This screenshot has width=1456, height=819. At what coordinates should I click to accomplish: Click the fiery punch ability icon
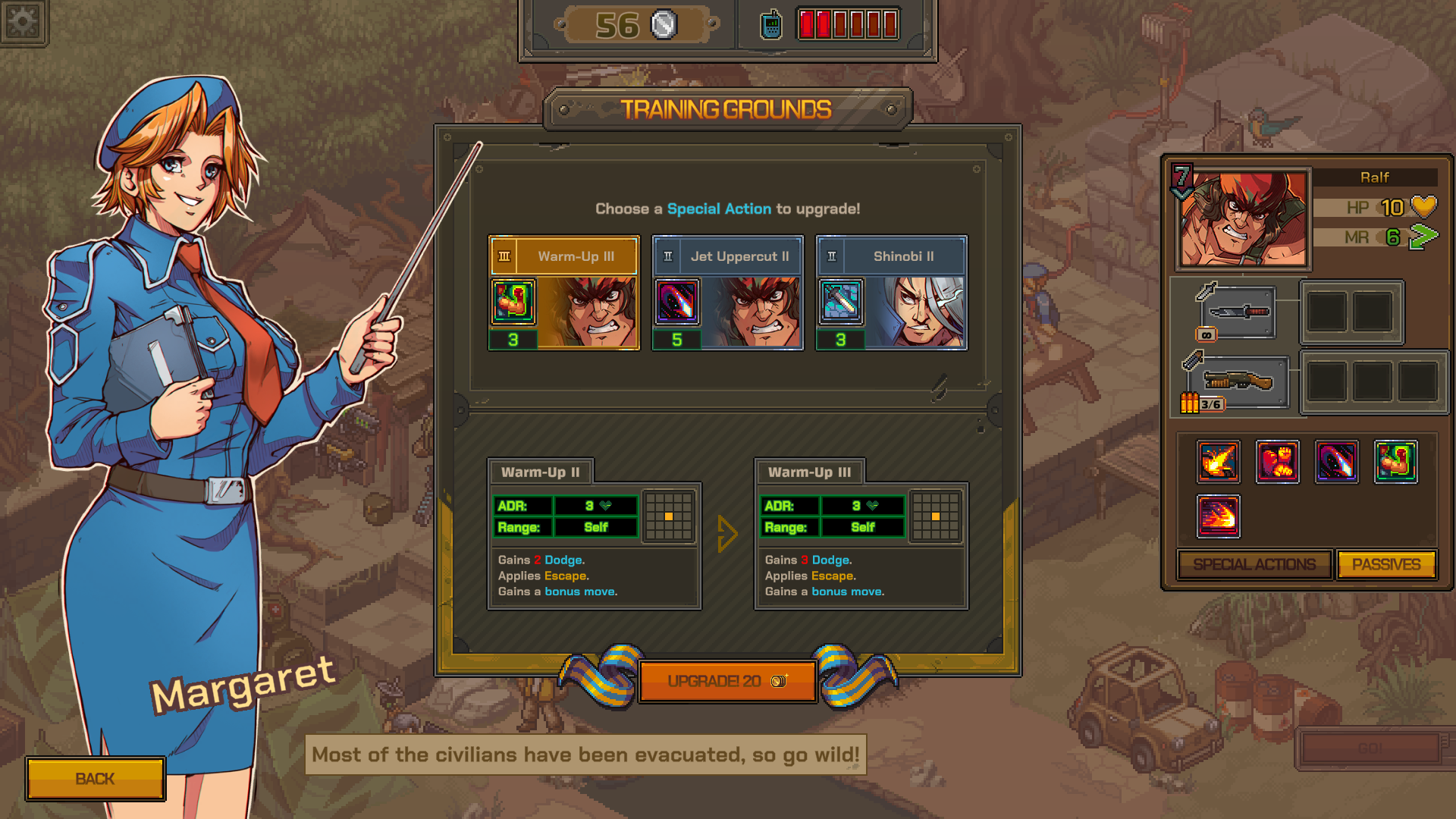coord(1218,461)
